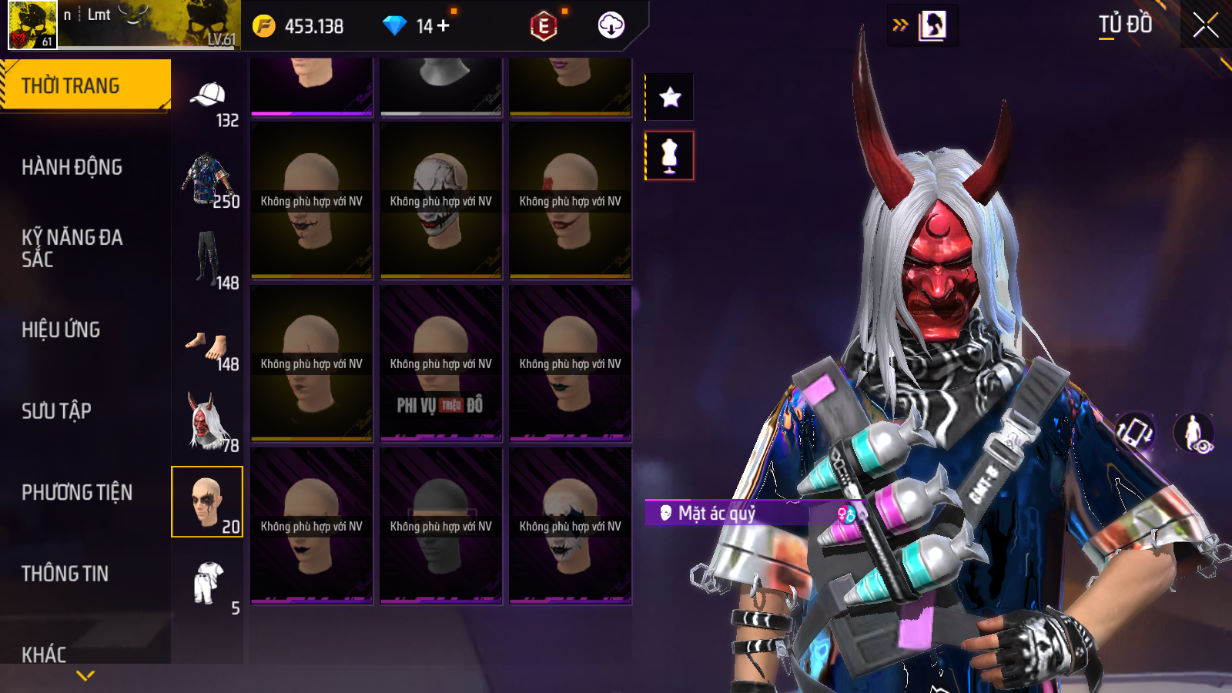Screen dimensions: 1232x693
Task: Go to the Sưu Tập tab
Action: (56, 411)
